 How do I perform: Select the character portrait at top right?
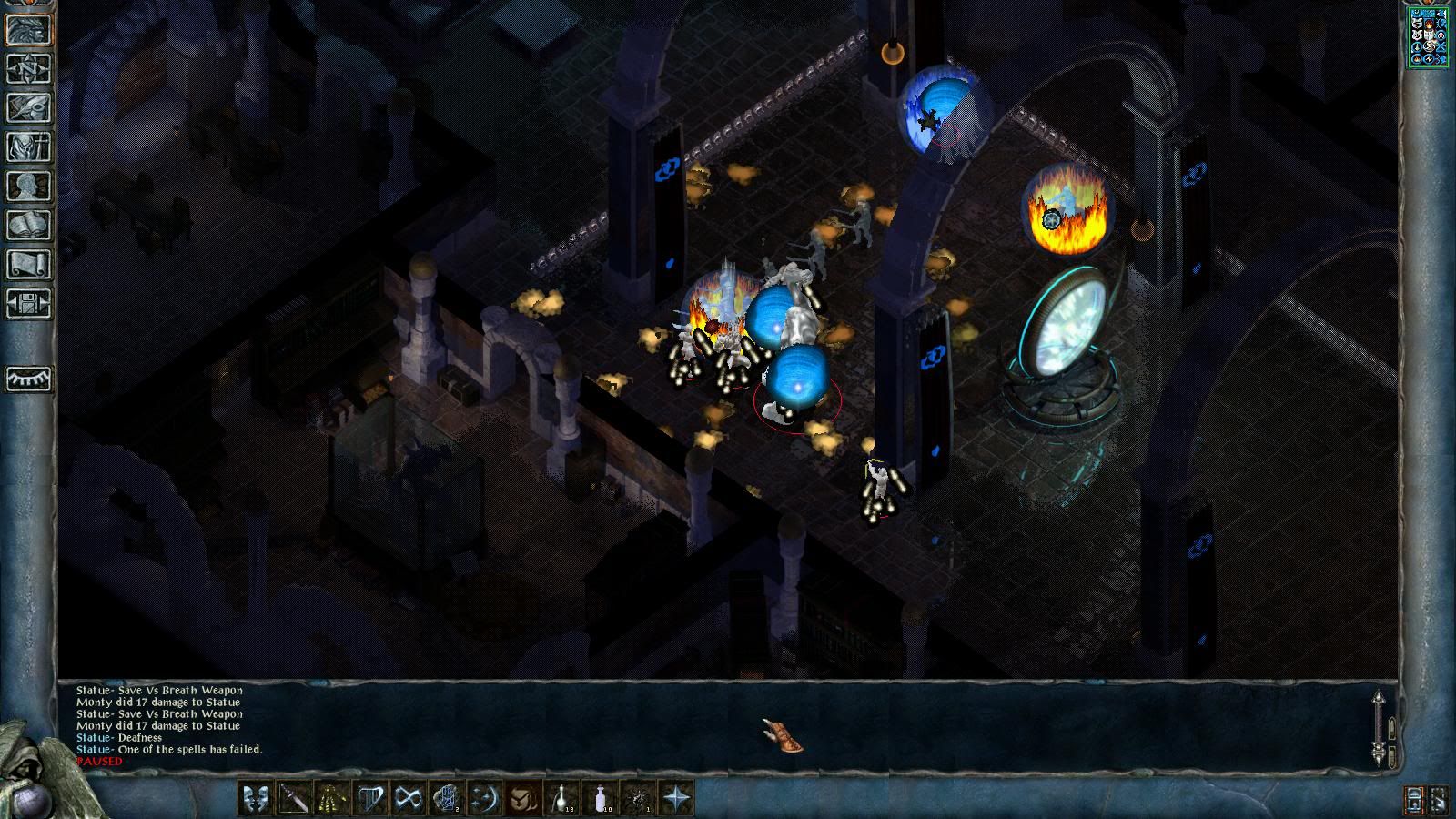[1428, 37]
